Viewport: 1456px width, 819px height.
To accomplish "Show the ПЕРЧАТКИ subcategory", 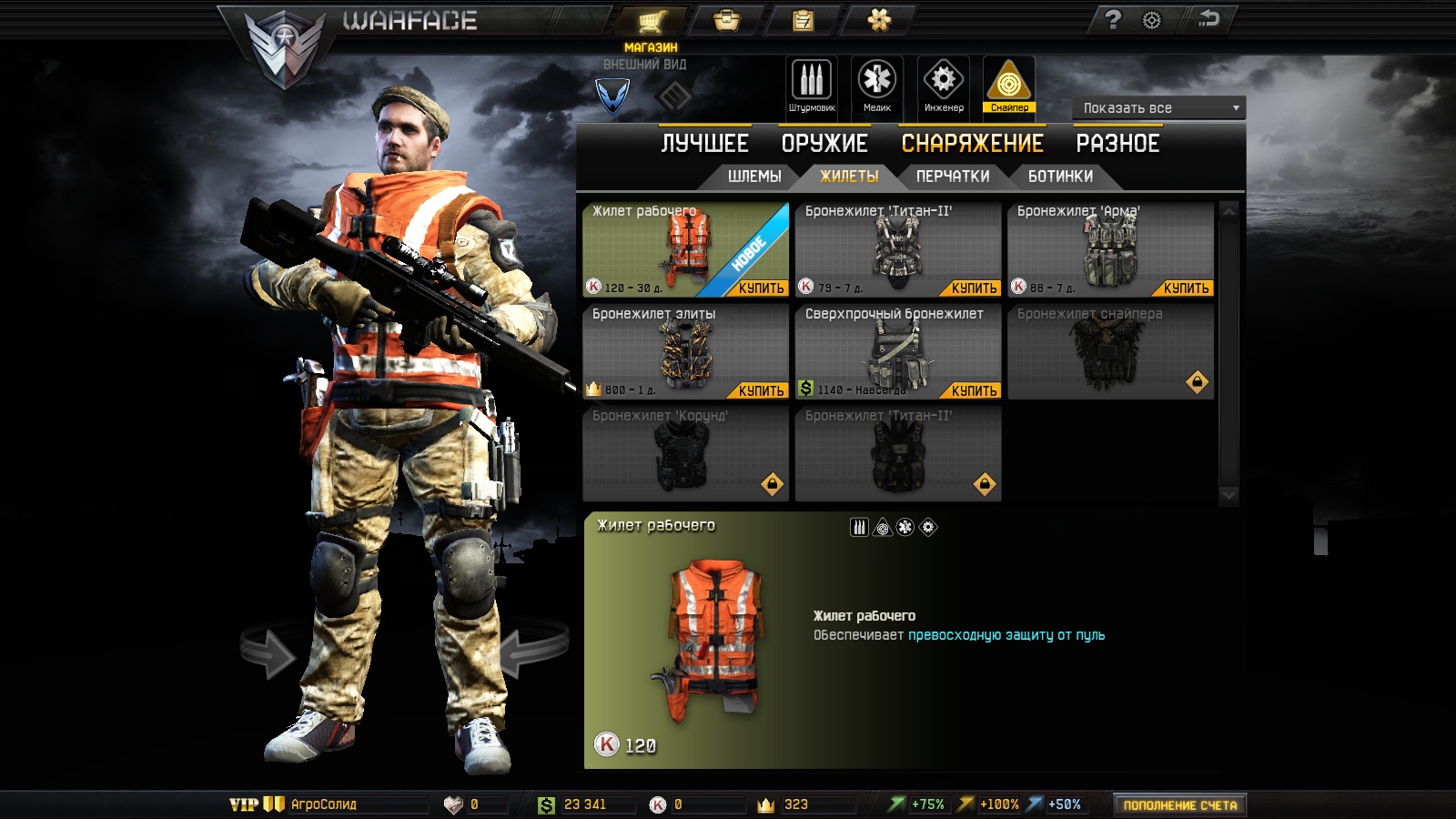I will [x=953, y=177].
